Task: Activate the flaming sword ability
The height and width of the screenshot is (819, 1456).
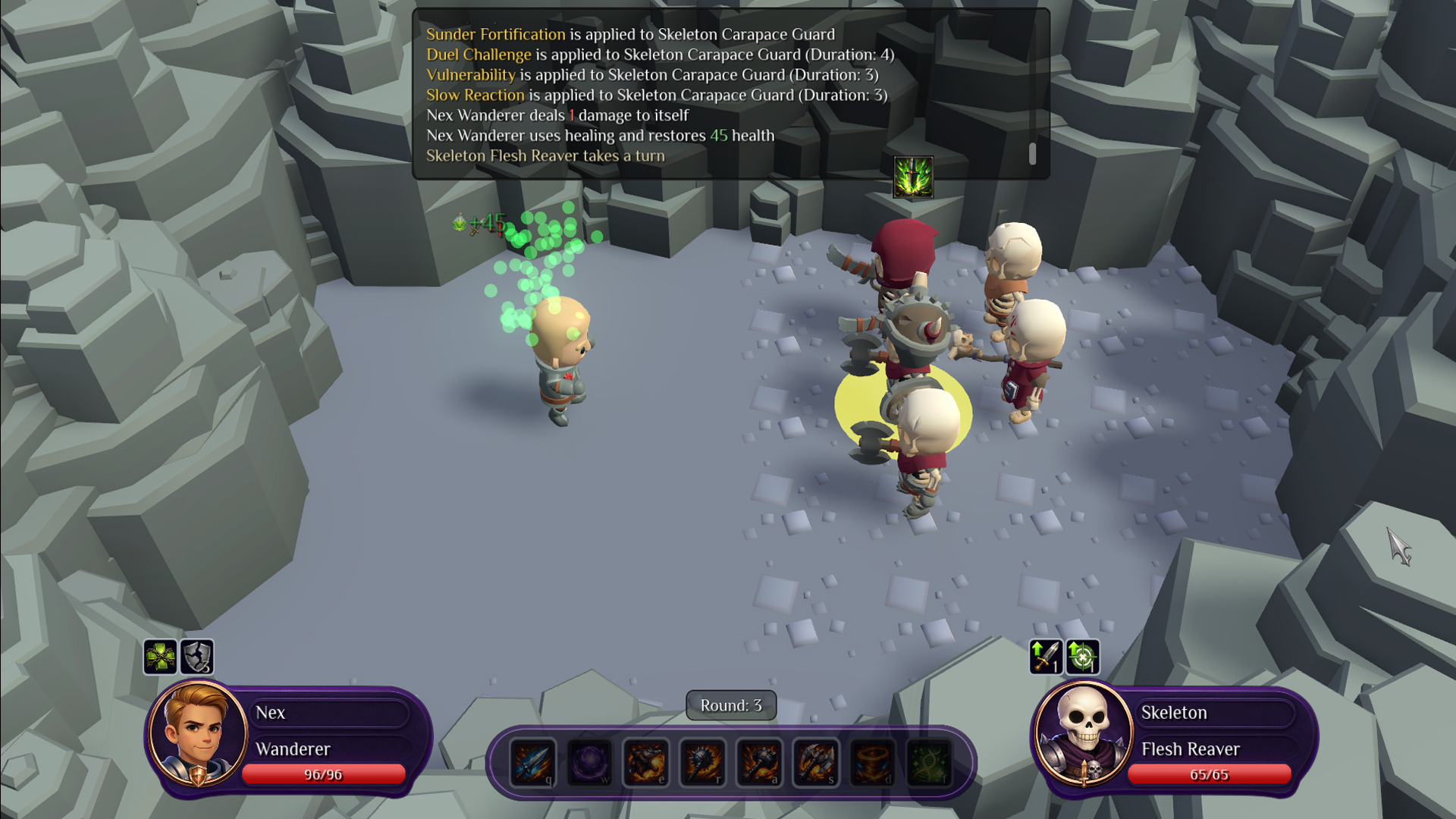Action: [x=532, y=762]
